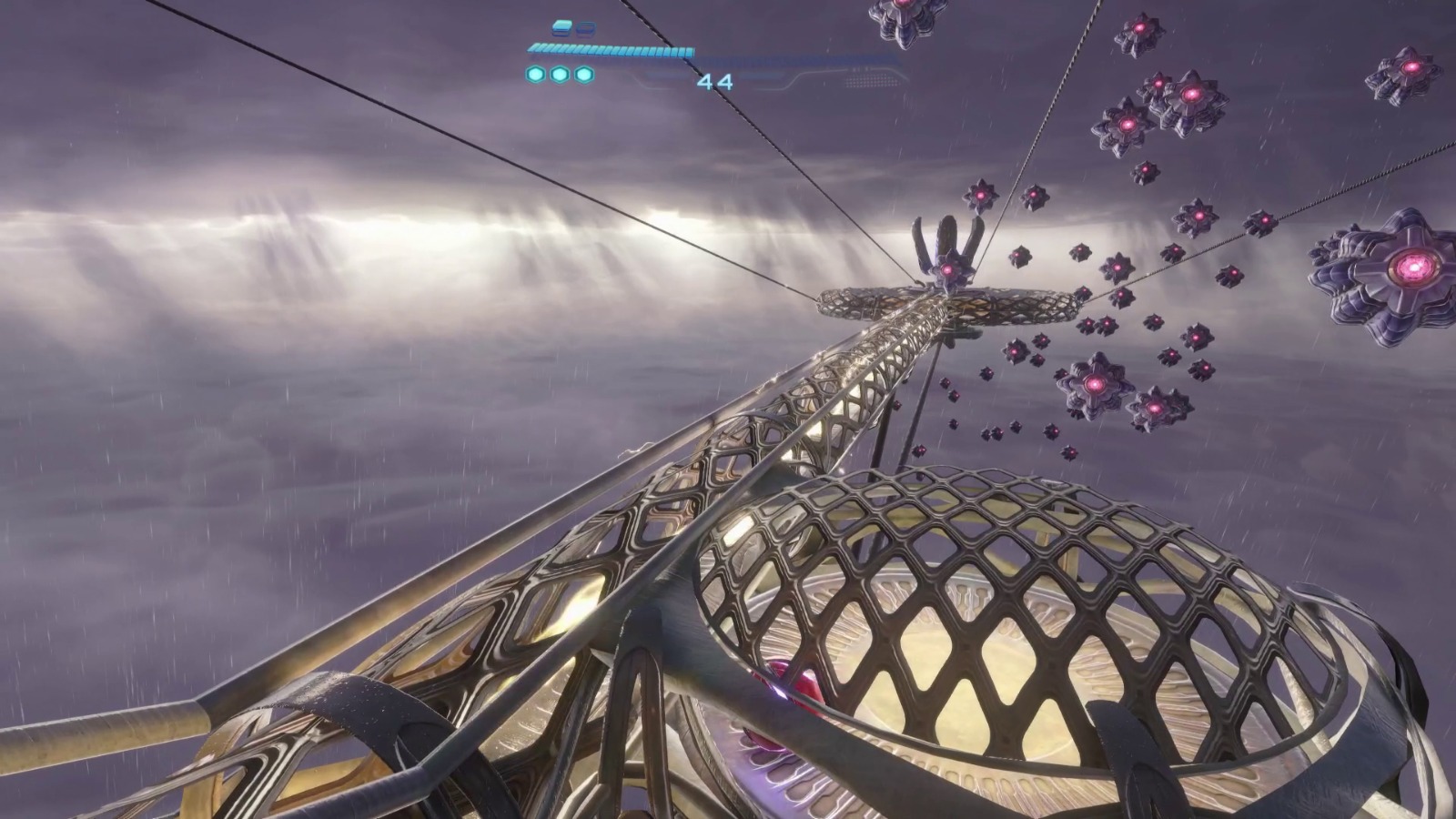Select the first hexagonal grenade icon
Image resolution: width=1456 pixels, height=819 pixels.
pyautogui.click(x=535, y=75)
